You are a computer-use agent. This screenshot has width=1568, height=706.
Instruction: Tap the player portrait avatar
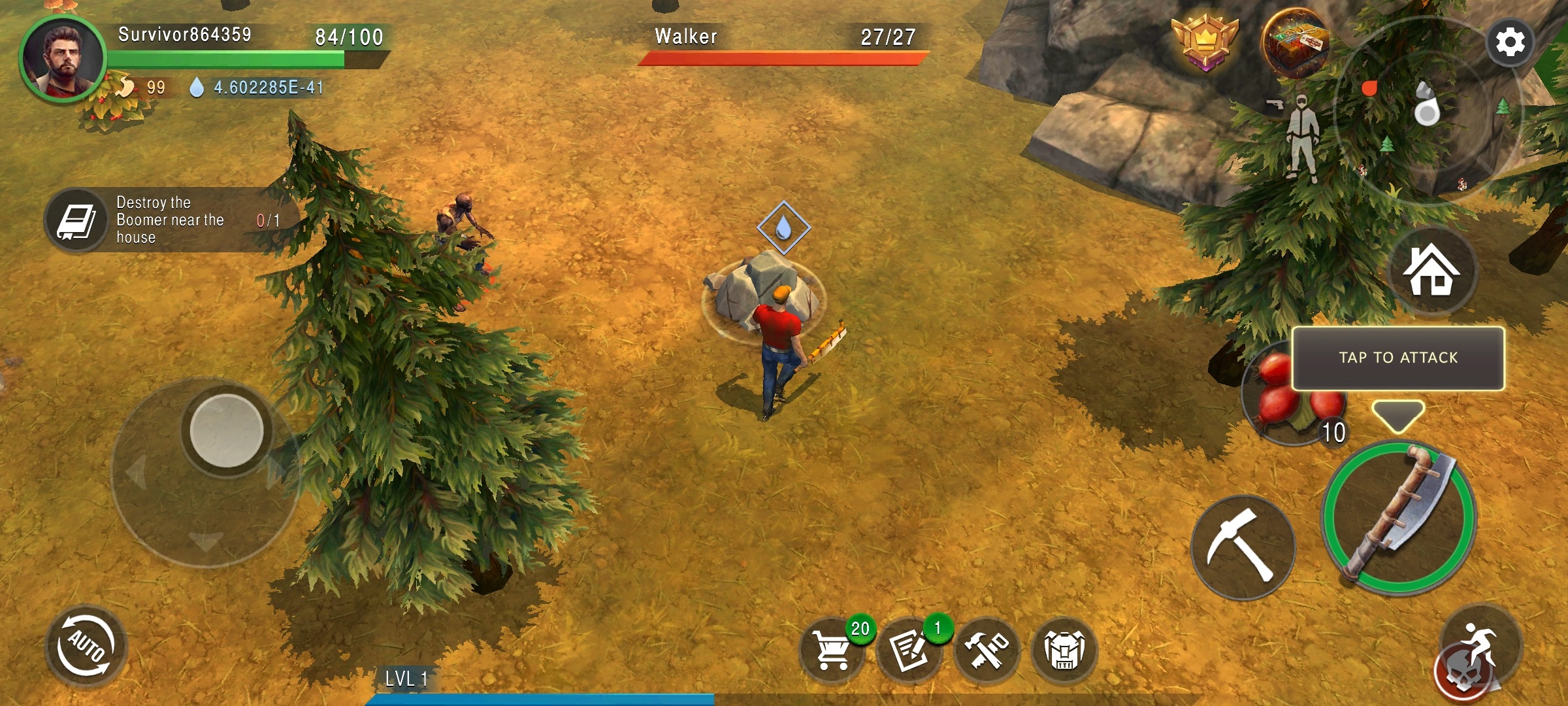(x=62, y=59)
